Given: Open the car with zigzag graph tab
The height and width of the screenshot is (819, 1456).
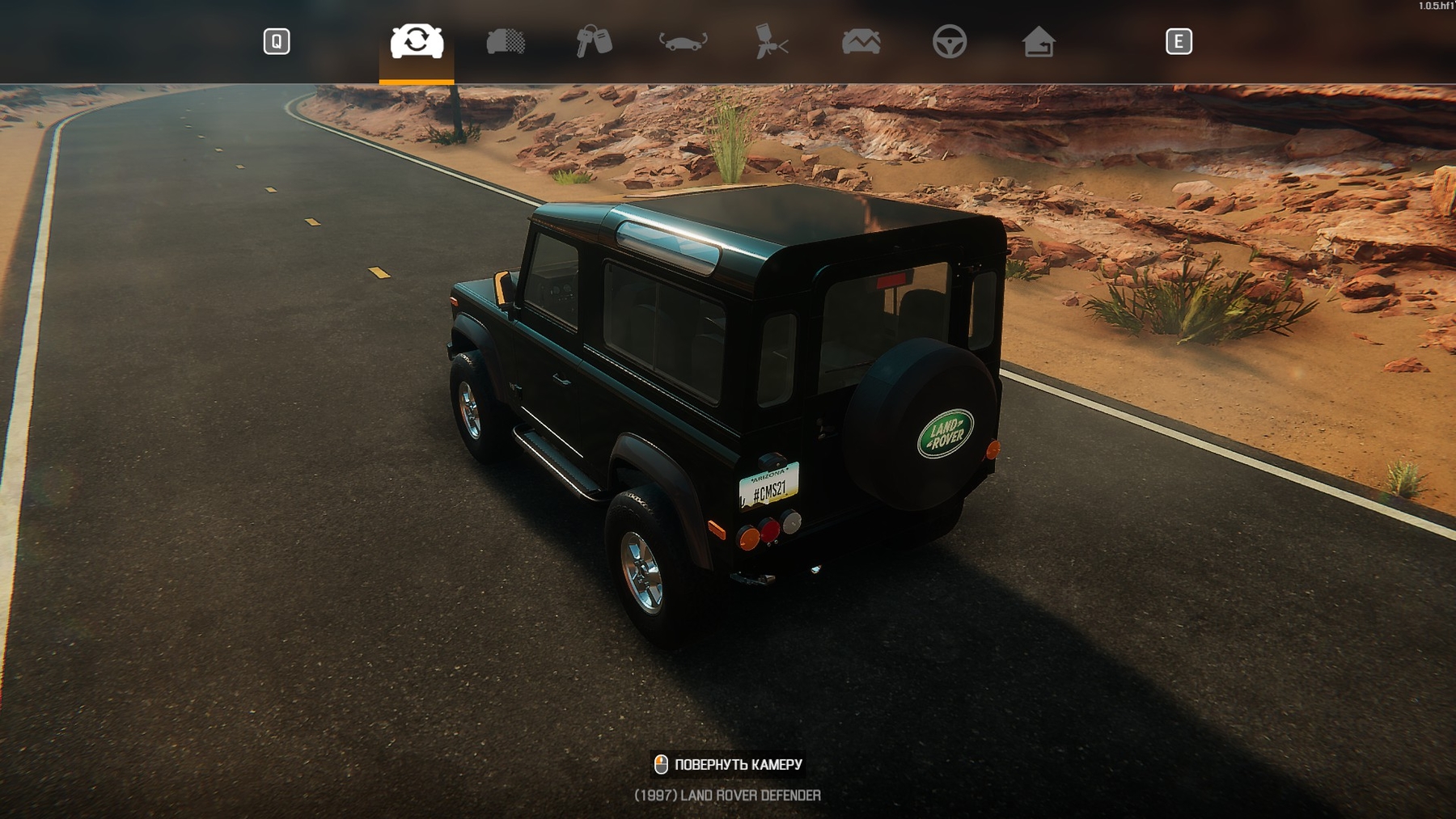Looking at the screenshot, I should (x=861, y=41).
